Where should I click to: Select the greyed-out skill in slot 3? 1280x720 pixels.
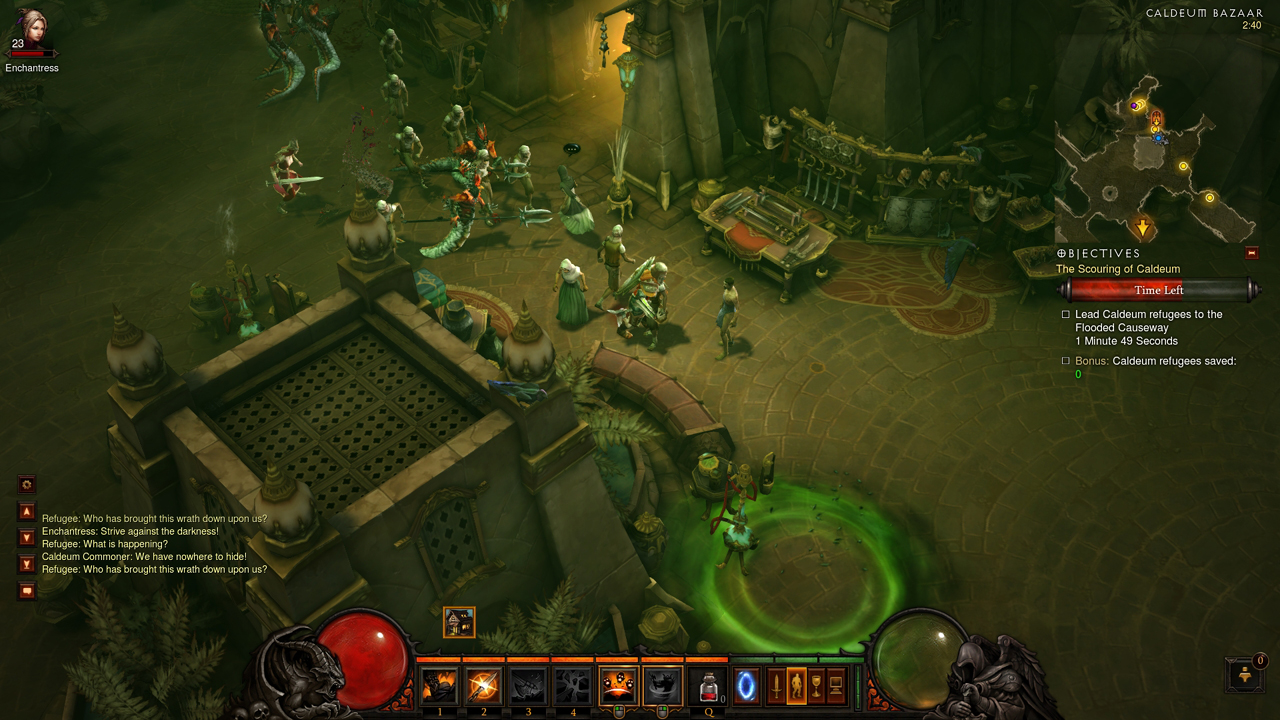(528, 686)
